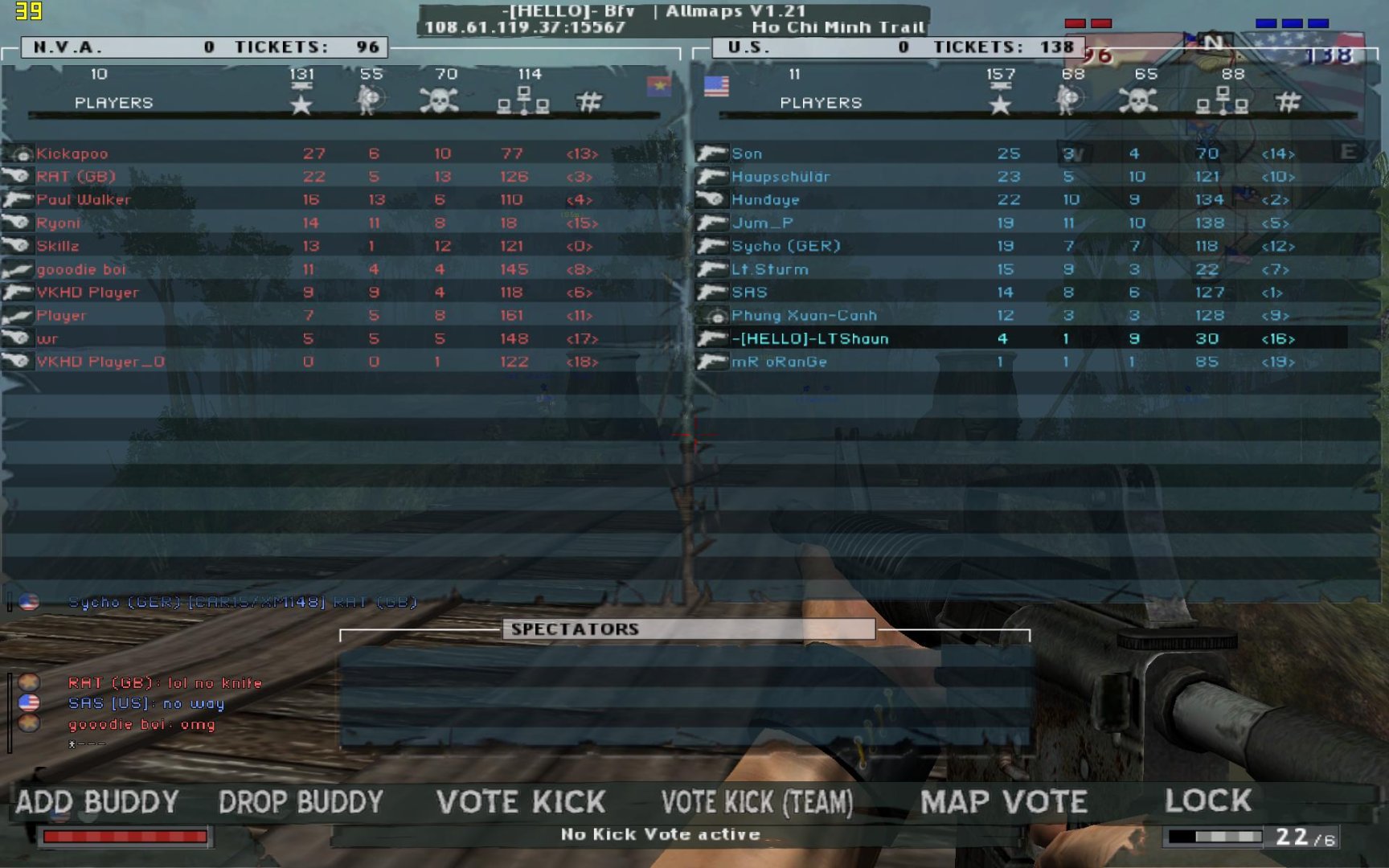The width and height of the screenshot is (1389, 868).
Task: Select mR oRanGe's scoreboard row
Action: point(779,362)
